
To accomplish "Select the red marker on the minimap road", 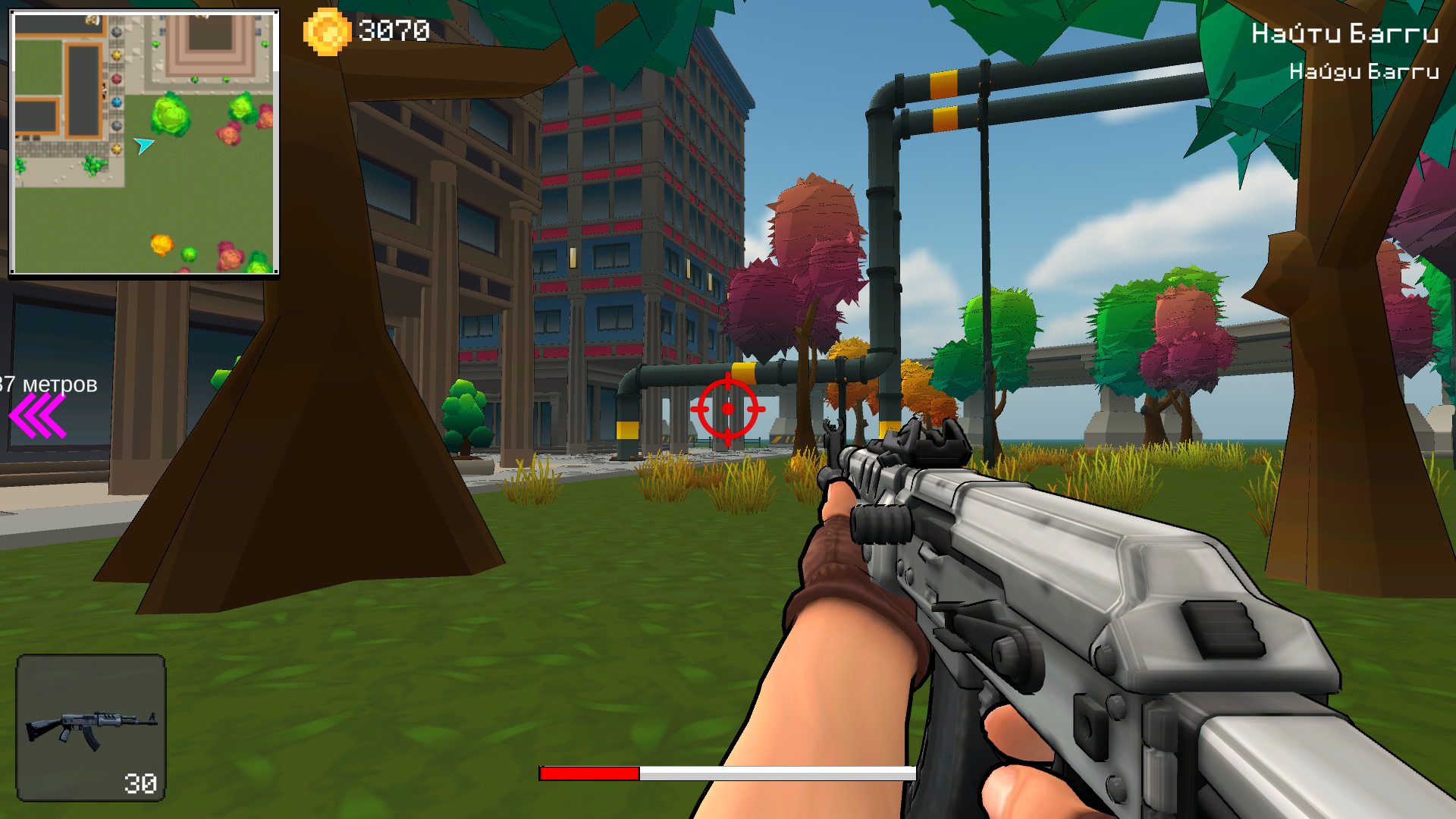I will (x=116, y=80).
